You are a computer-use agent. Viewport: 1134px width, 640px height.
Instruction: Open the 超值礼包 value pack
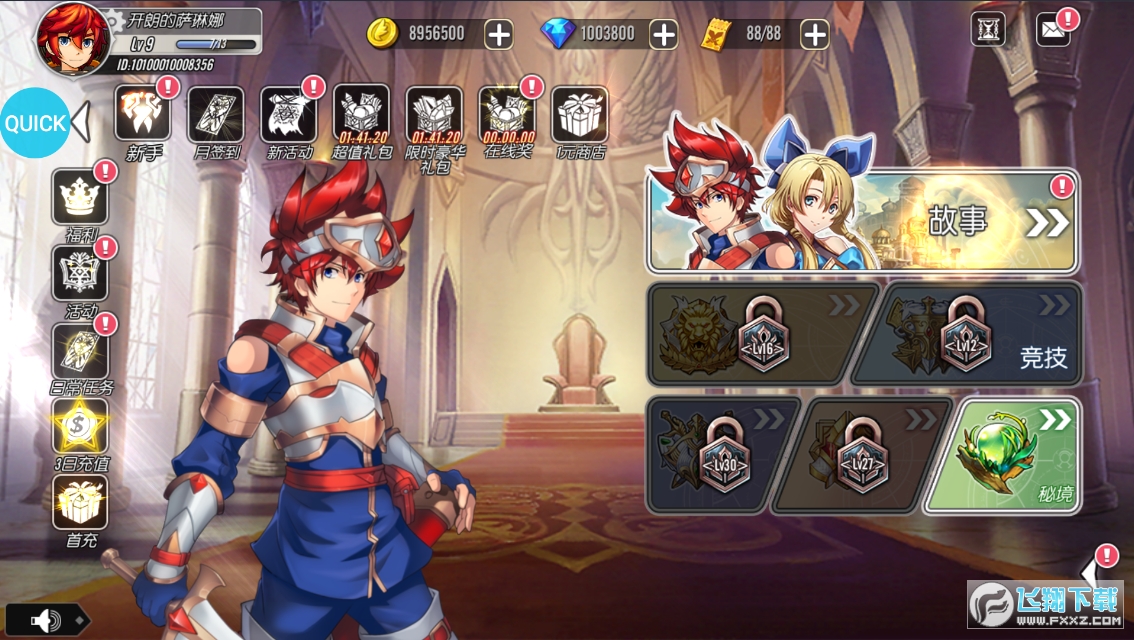click(361, 115)
